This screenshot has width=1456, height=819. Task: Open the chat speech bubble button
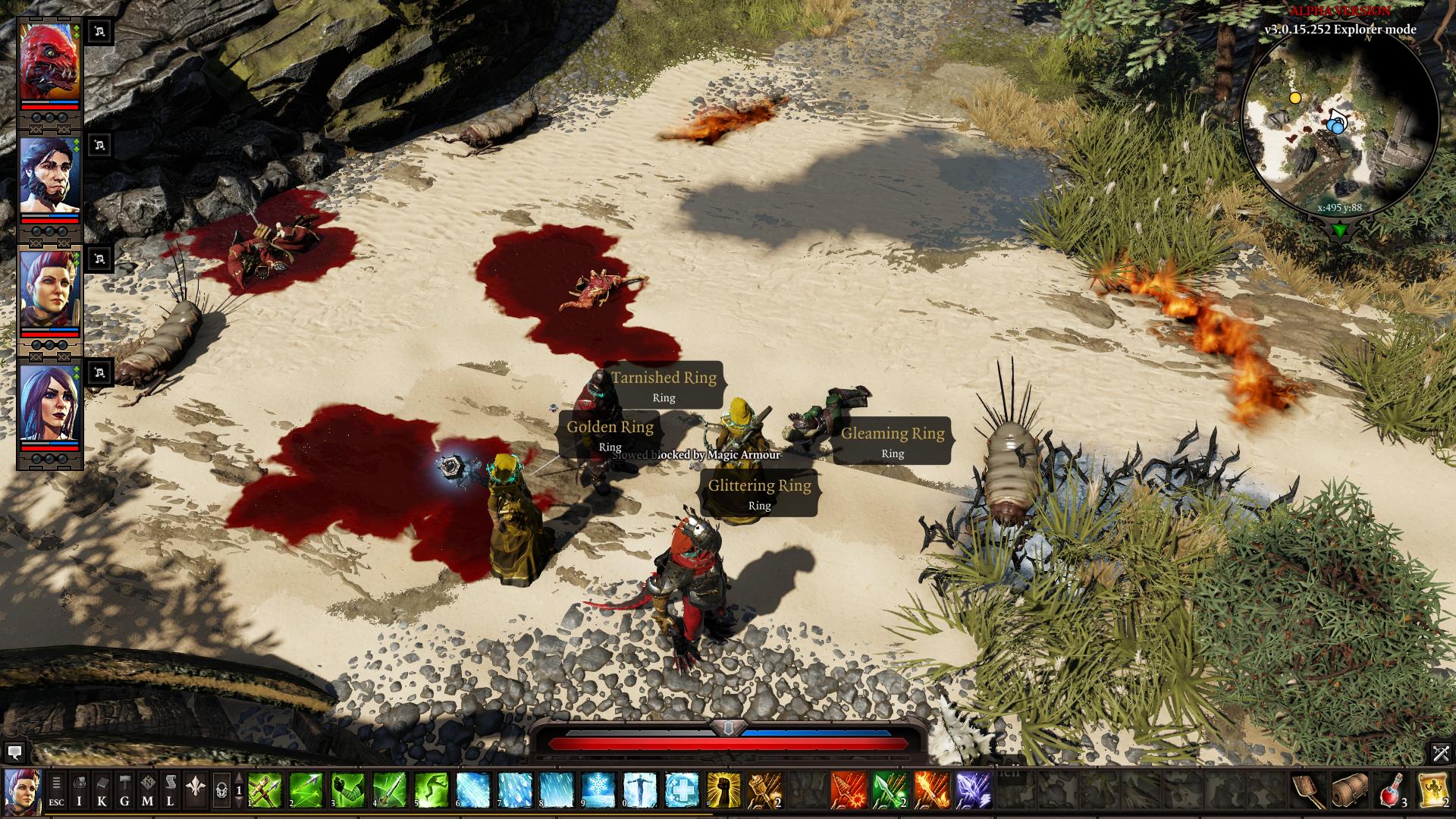[x=14, y=753]
